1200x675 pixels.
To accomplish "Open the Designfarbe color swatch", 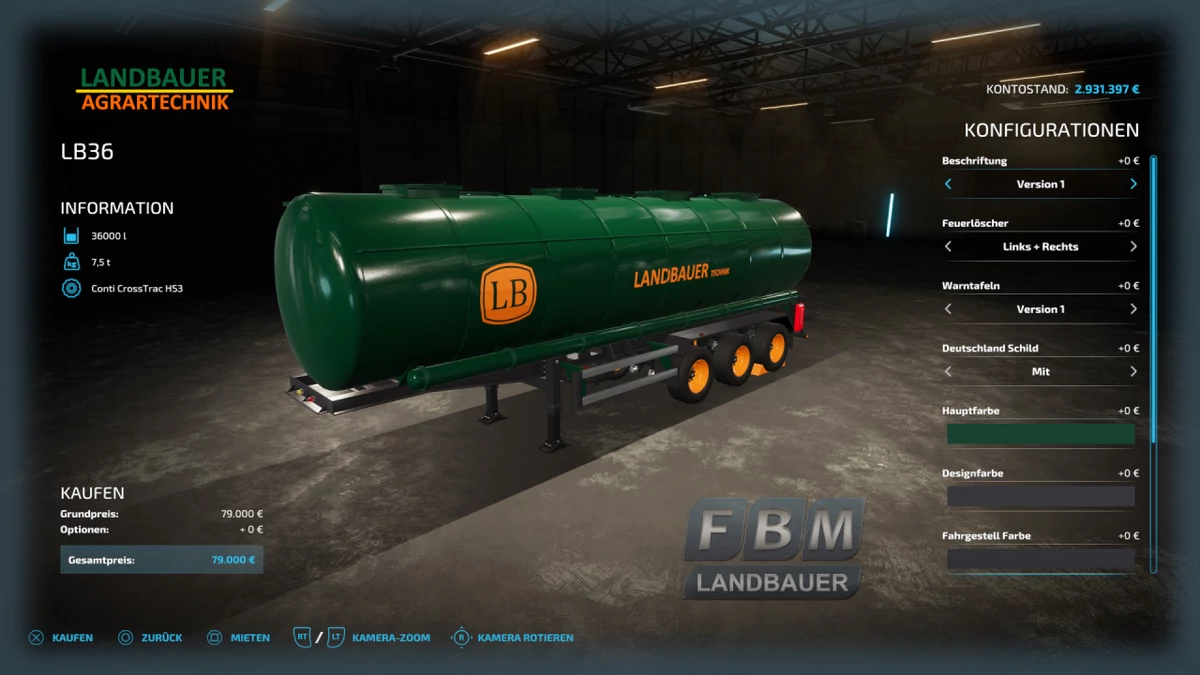I will click(x=1040, y=497).
